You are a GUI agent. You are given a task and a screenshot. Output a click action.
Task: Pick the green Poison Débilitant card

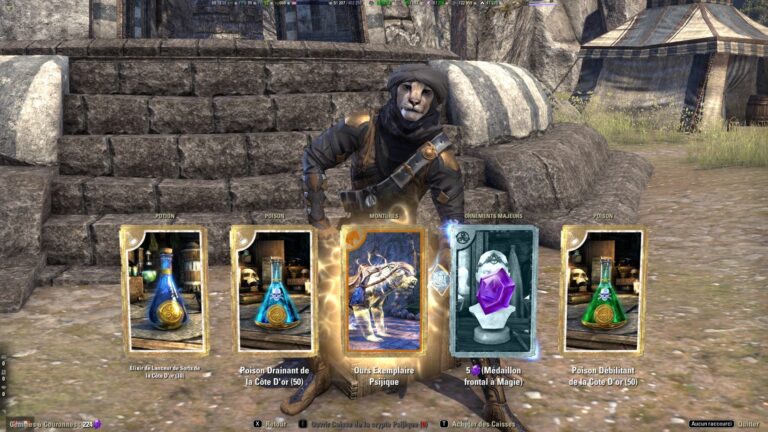(x=603, y=290)
